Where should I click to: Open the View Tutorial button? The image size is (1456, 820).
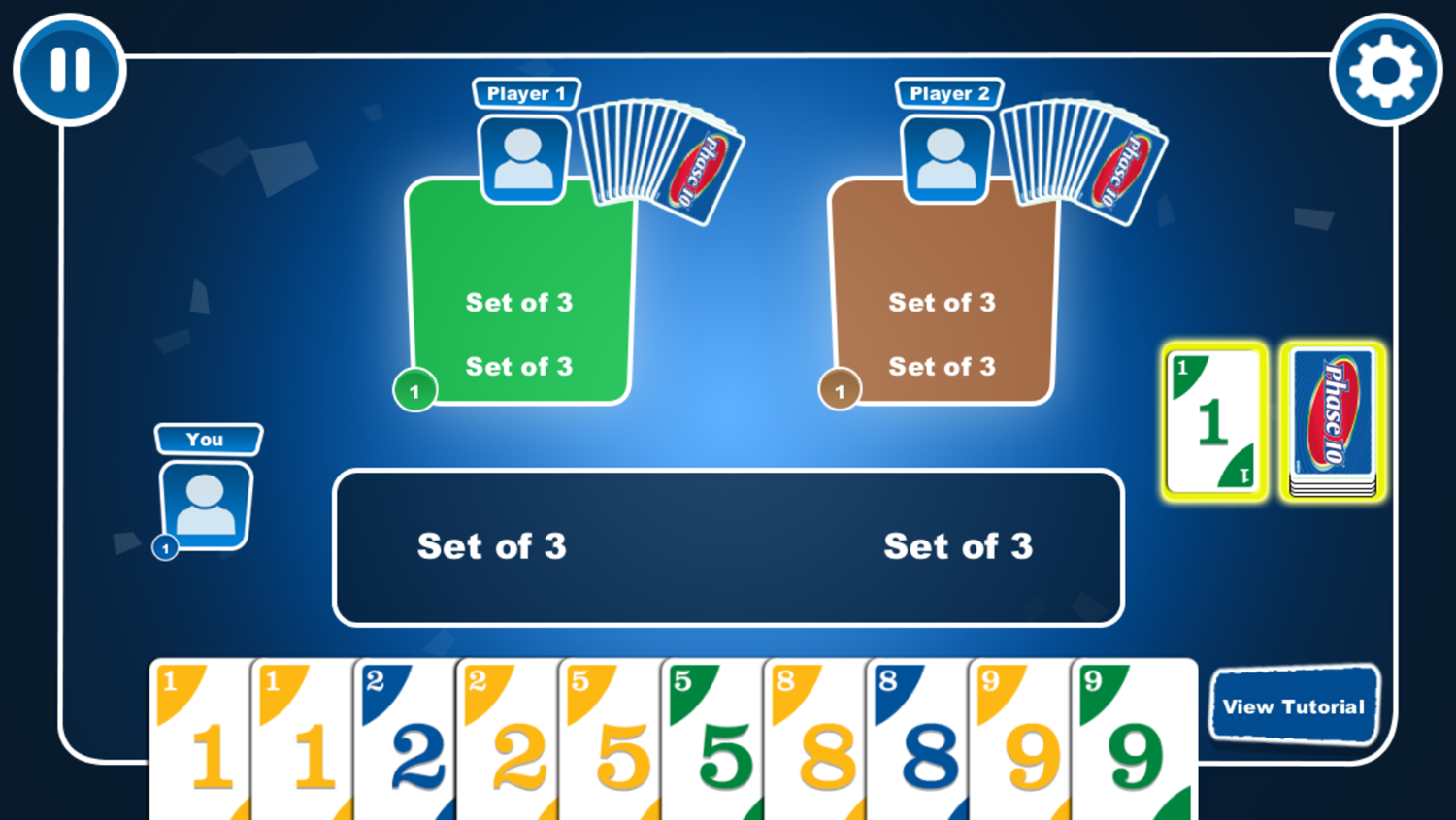1294,706
